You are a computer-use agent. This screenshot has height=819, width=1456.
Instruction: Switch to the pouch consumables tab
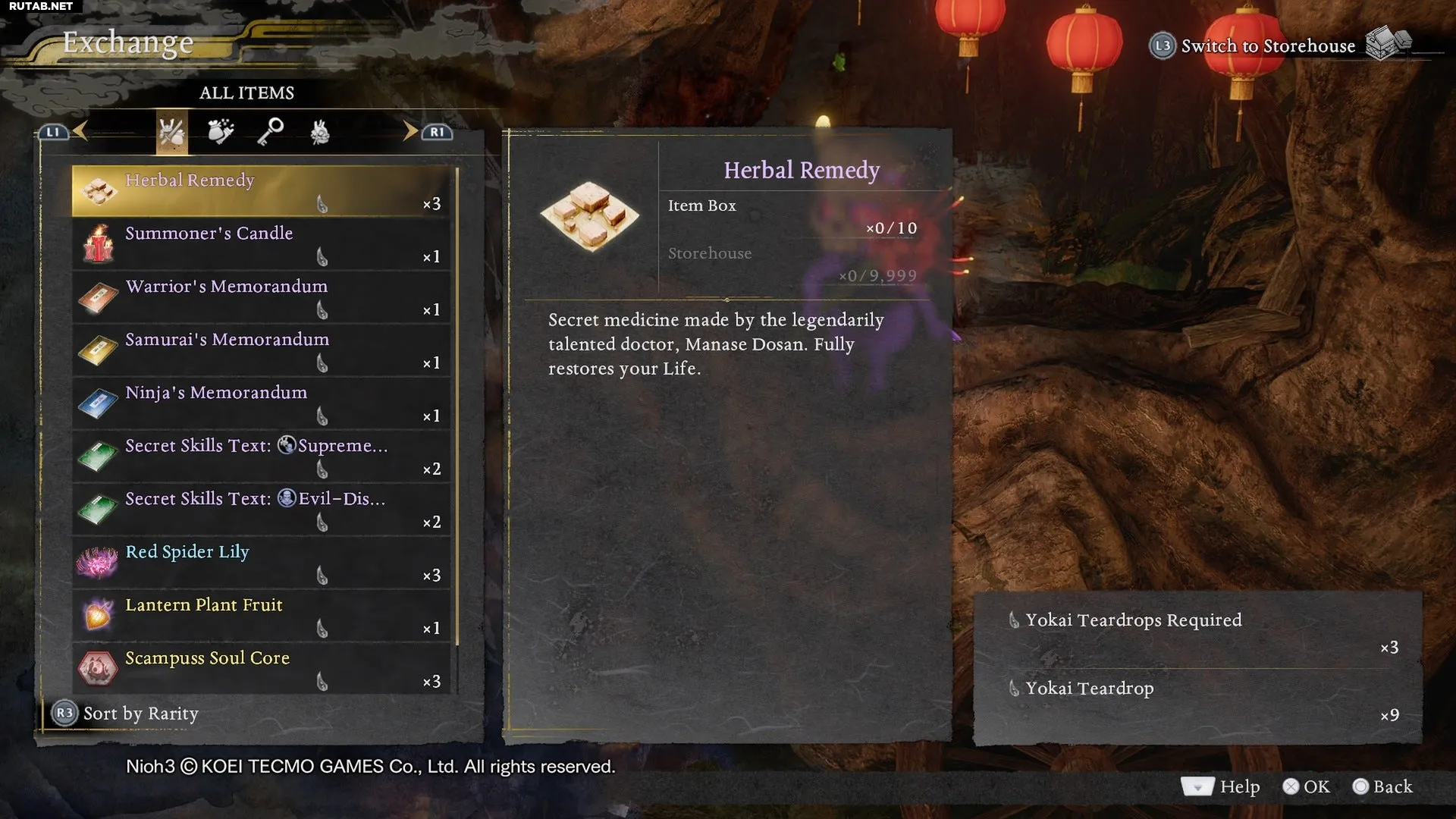tap(221, 133)
